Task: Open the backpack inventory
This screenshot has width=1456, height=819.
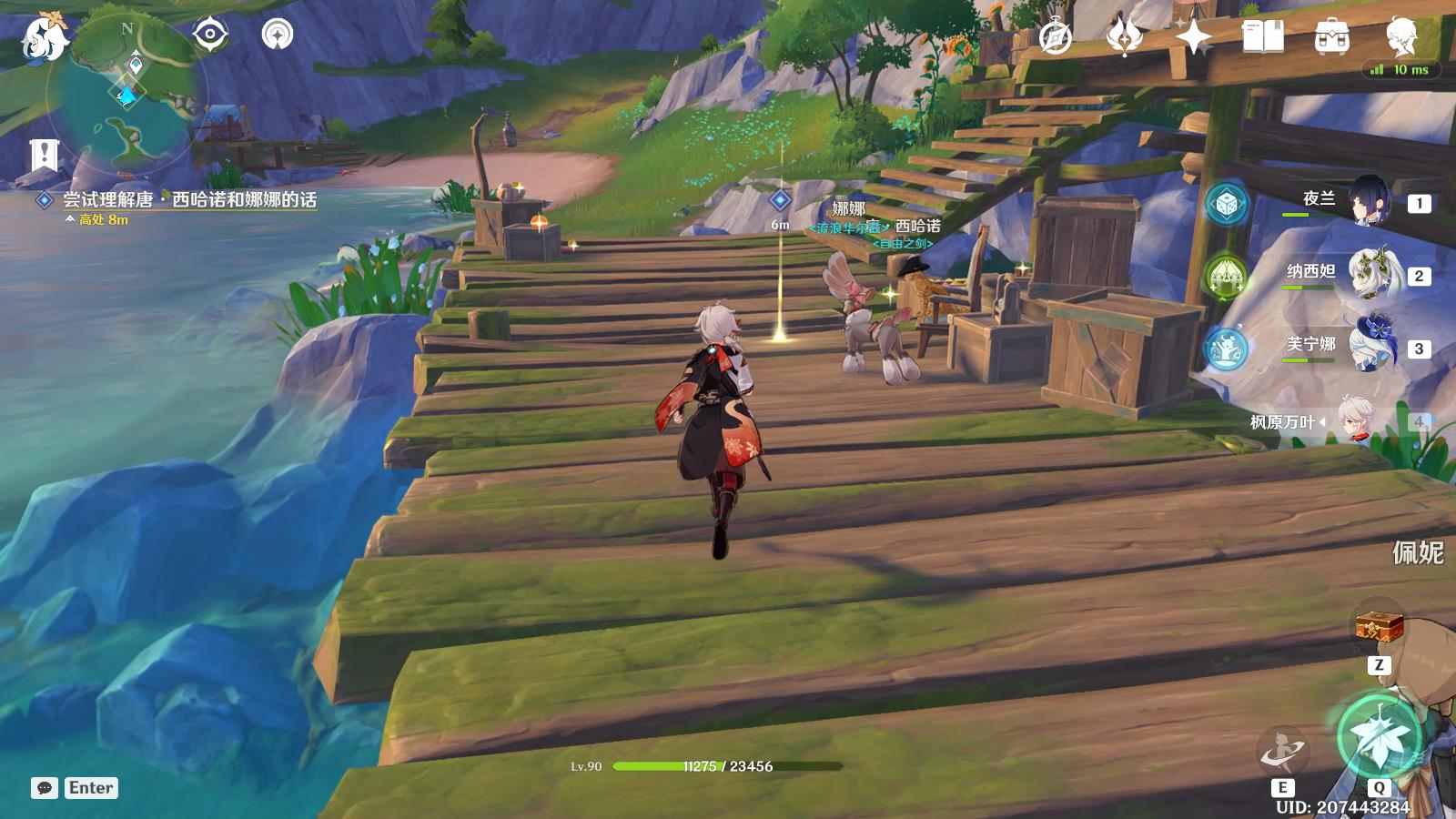Action: 1331,37
